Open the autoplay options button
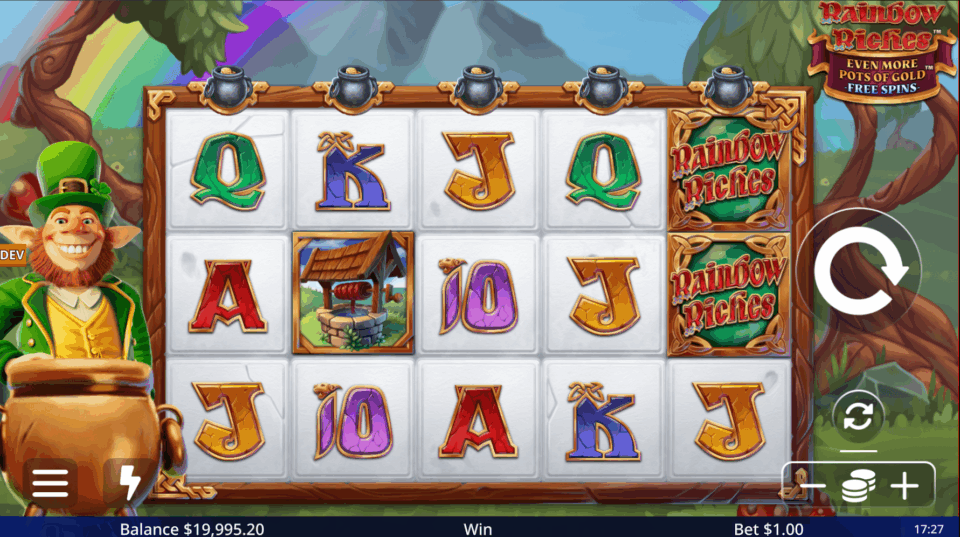960x537 pixels. click(858, 416)
